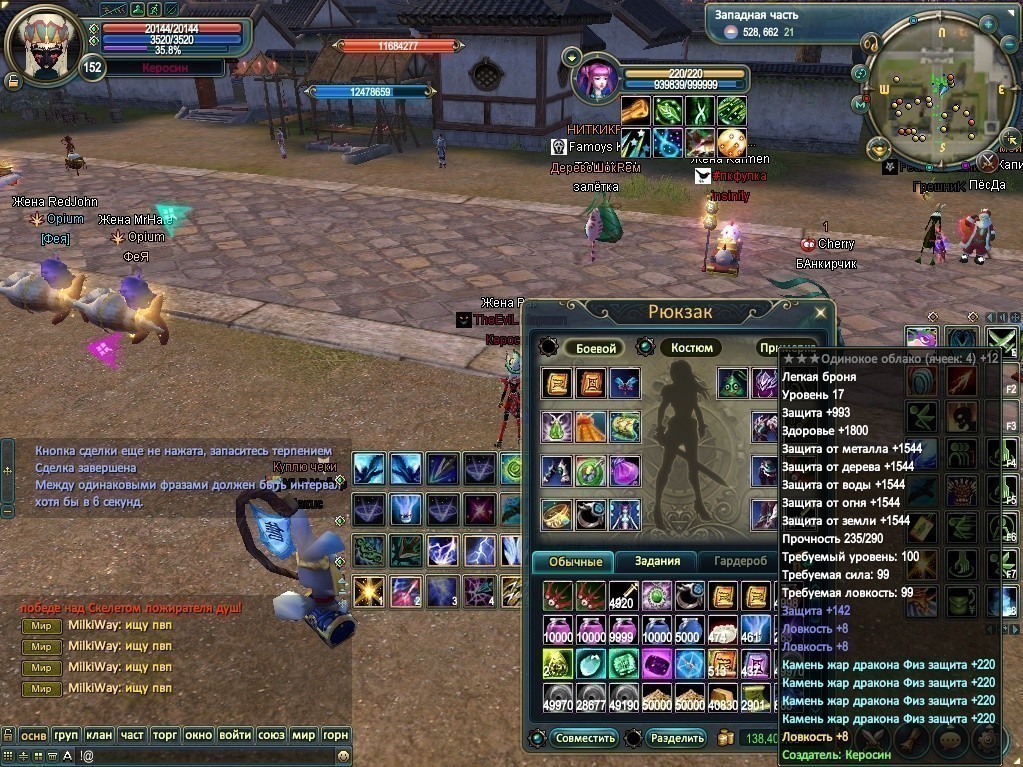The image size is (1023, 767).
Task: Select the Обычные inventory tab
Action: [x=573, y=562]
